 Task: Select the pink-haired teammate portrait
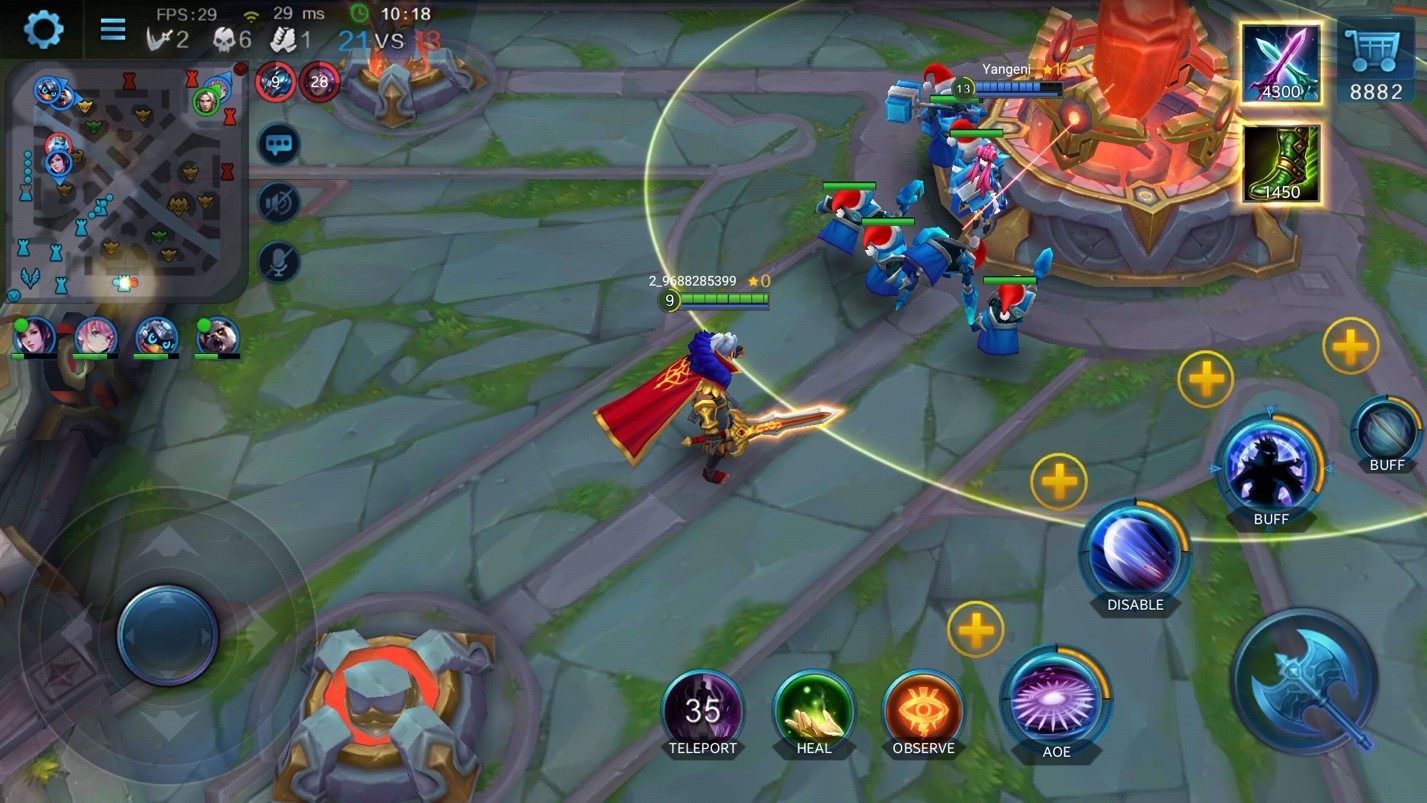(x=96, y=336)
